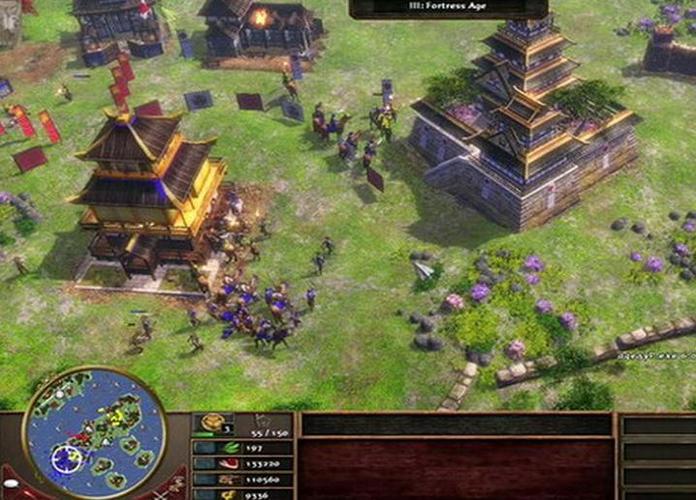Click the circular minimap

(95, 433)
